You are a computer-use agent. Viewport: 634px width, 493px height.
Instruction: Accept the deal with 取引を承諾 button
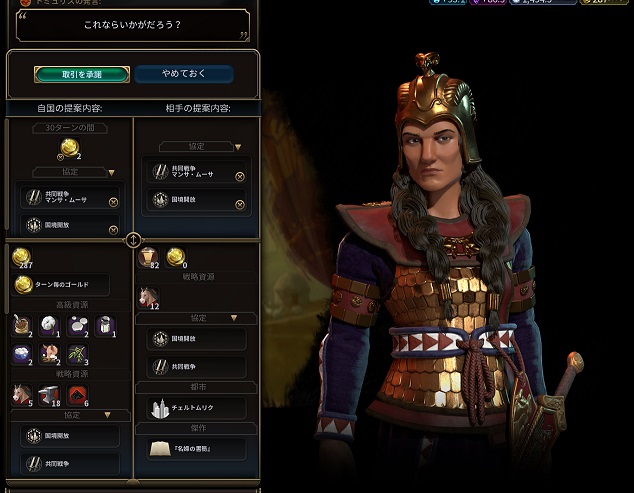[81, 74]
